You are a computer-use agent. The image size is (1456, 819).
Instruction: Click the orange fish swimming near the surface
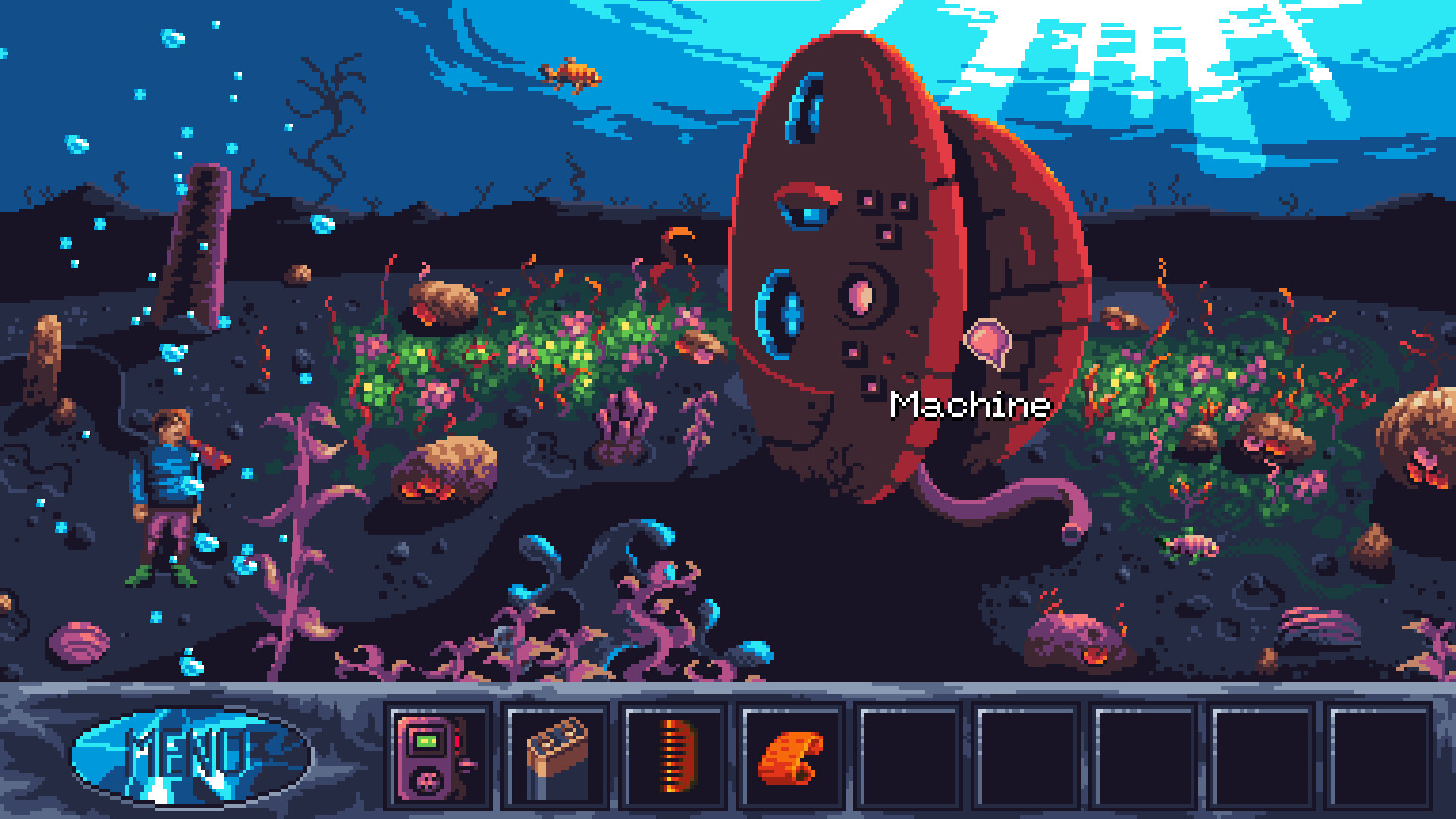(x=570, y=72)
